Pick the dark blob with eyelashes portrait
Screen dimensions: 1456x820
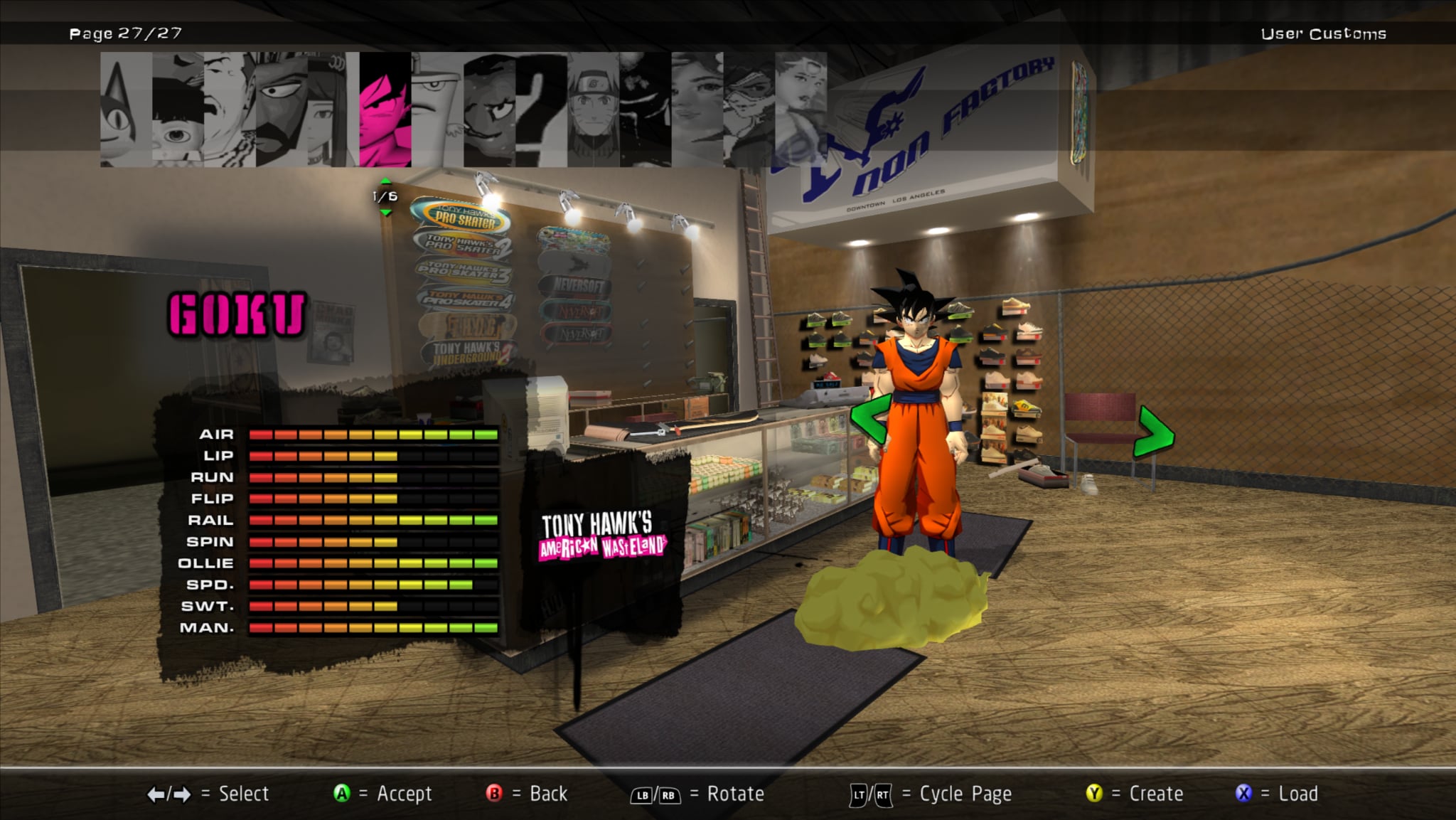click(490, 110)
